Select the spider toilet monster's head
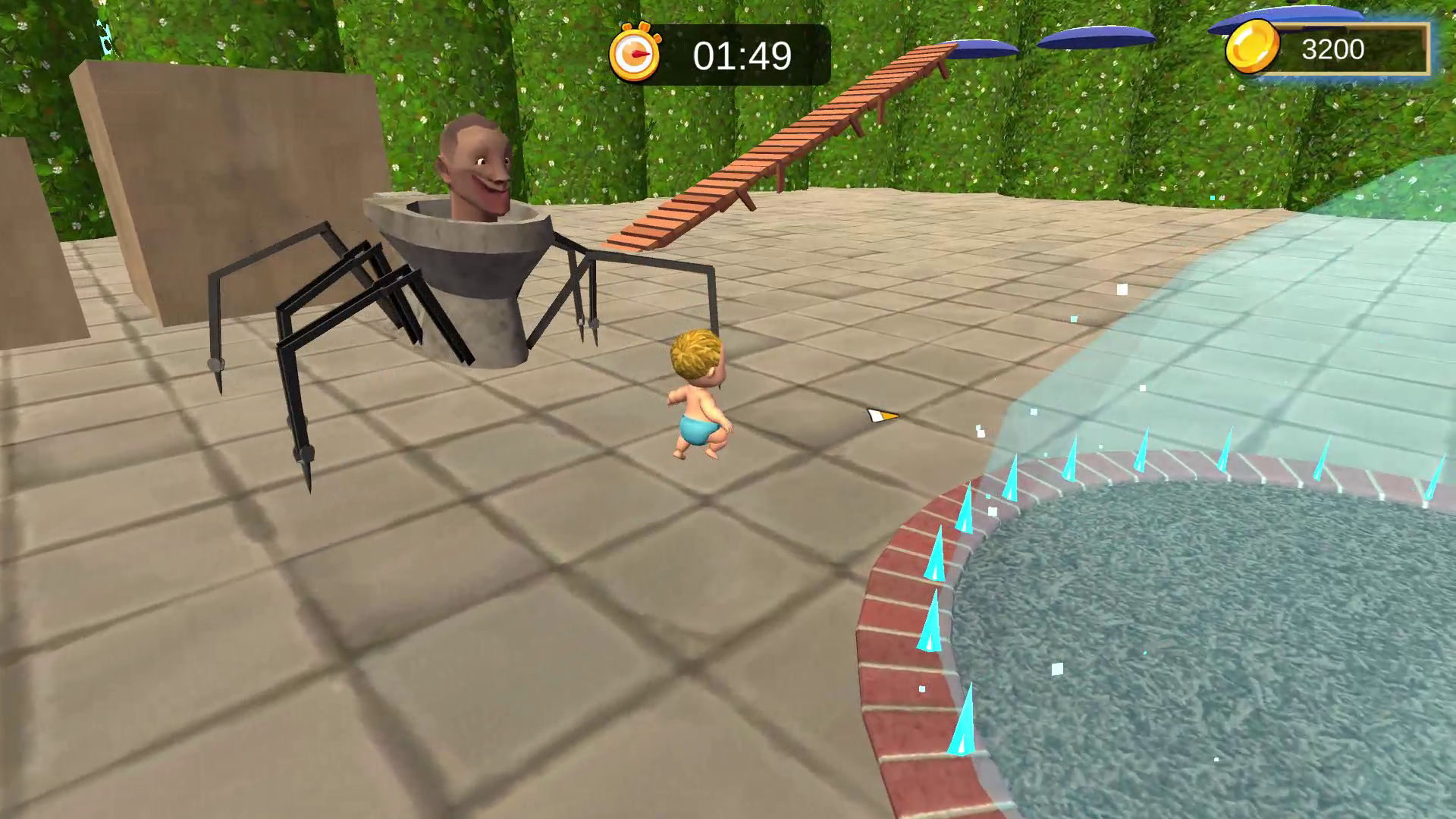This screenshot has height=819, width=1456. click(474, 159)
